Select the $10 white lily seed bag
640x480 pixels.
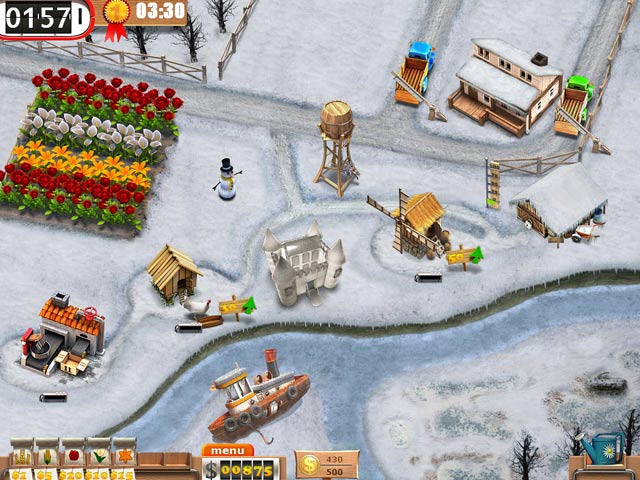pos(98,458)
